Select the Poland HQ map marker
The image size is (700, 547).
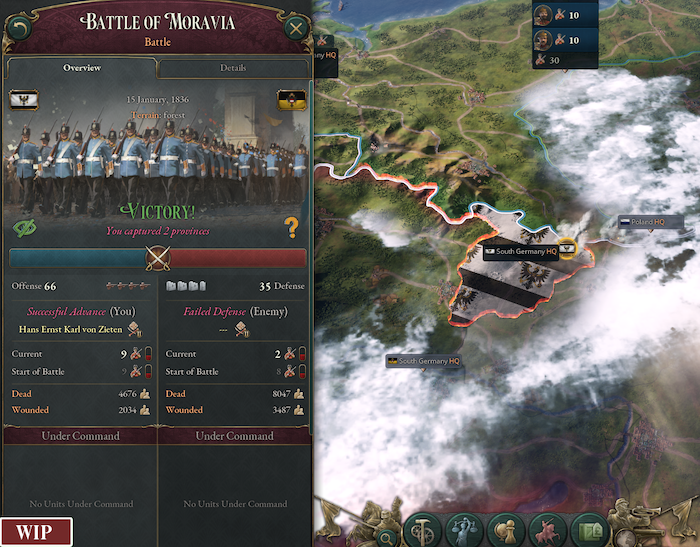click(x=652, y=222)
